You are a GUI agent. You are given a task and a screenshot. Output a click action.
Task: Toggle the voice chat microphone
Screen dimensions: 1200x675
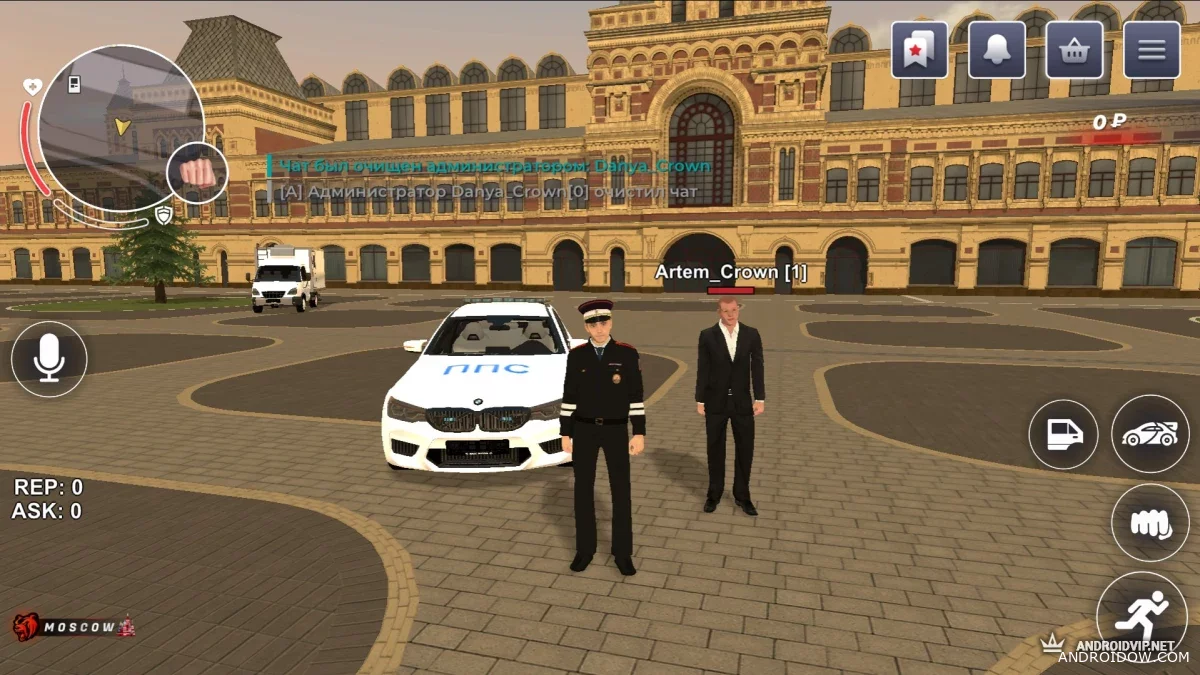[x=49, y=360]
